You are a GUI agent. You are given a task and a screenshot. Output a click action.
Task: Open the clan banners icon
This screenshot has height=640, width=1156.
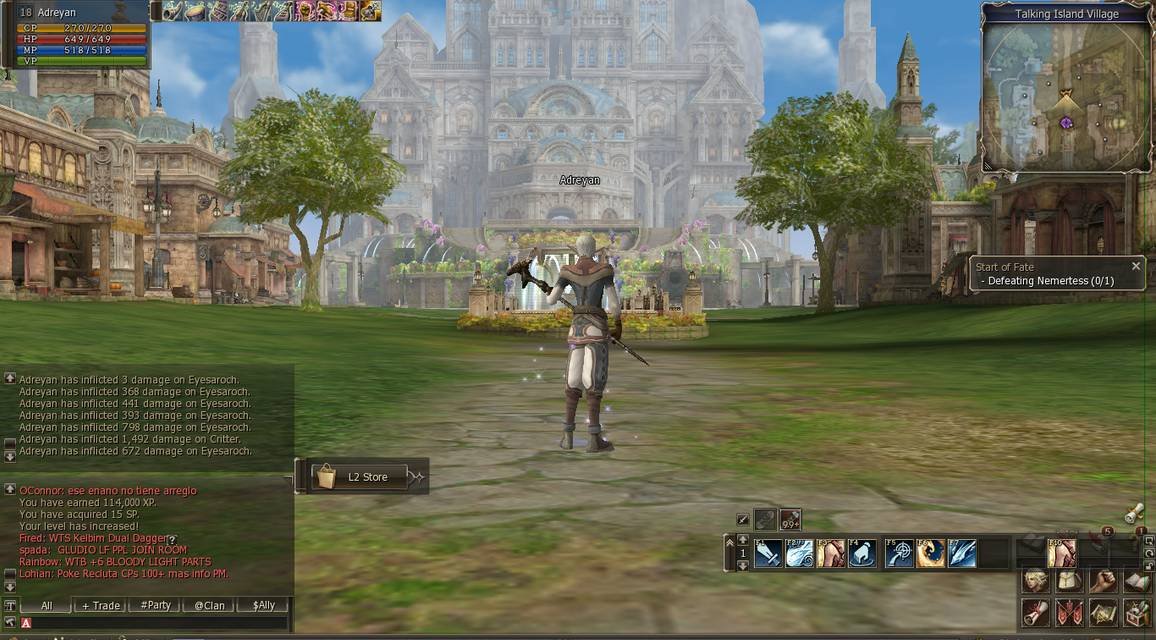[x=1069, y=613]
